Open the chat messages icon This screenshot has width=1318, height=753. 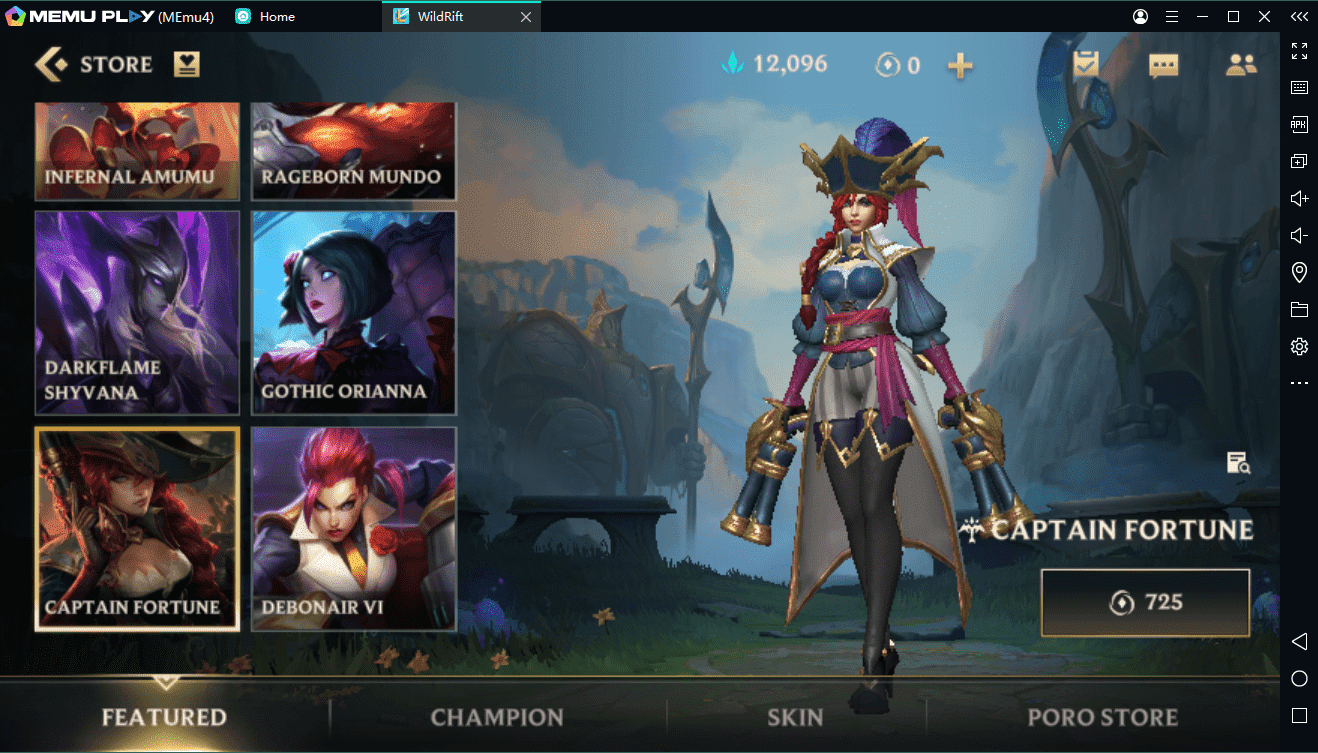coord(1163,66)
